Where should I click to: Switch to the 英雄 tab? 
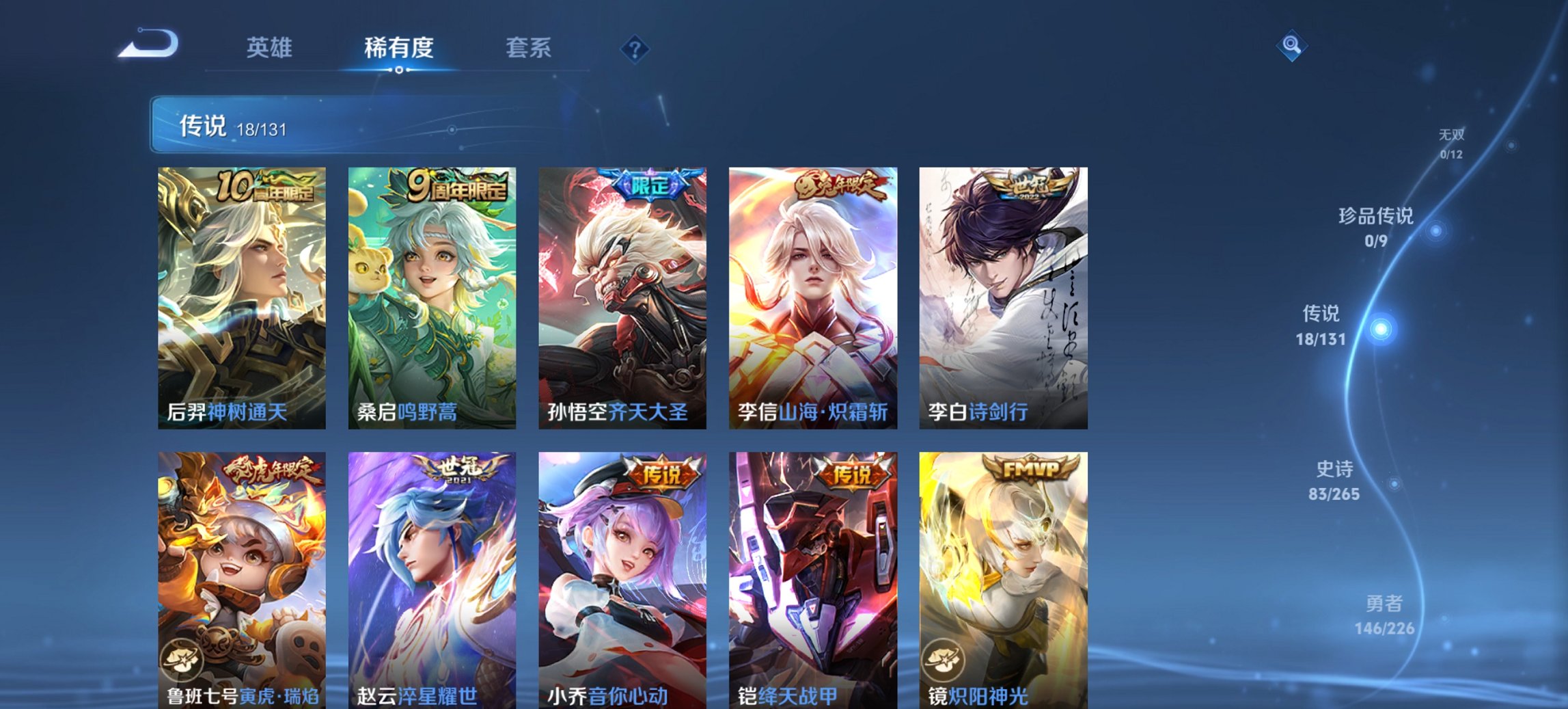coord(271,47)
